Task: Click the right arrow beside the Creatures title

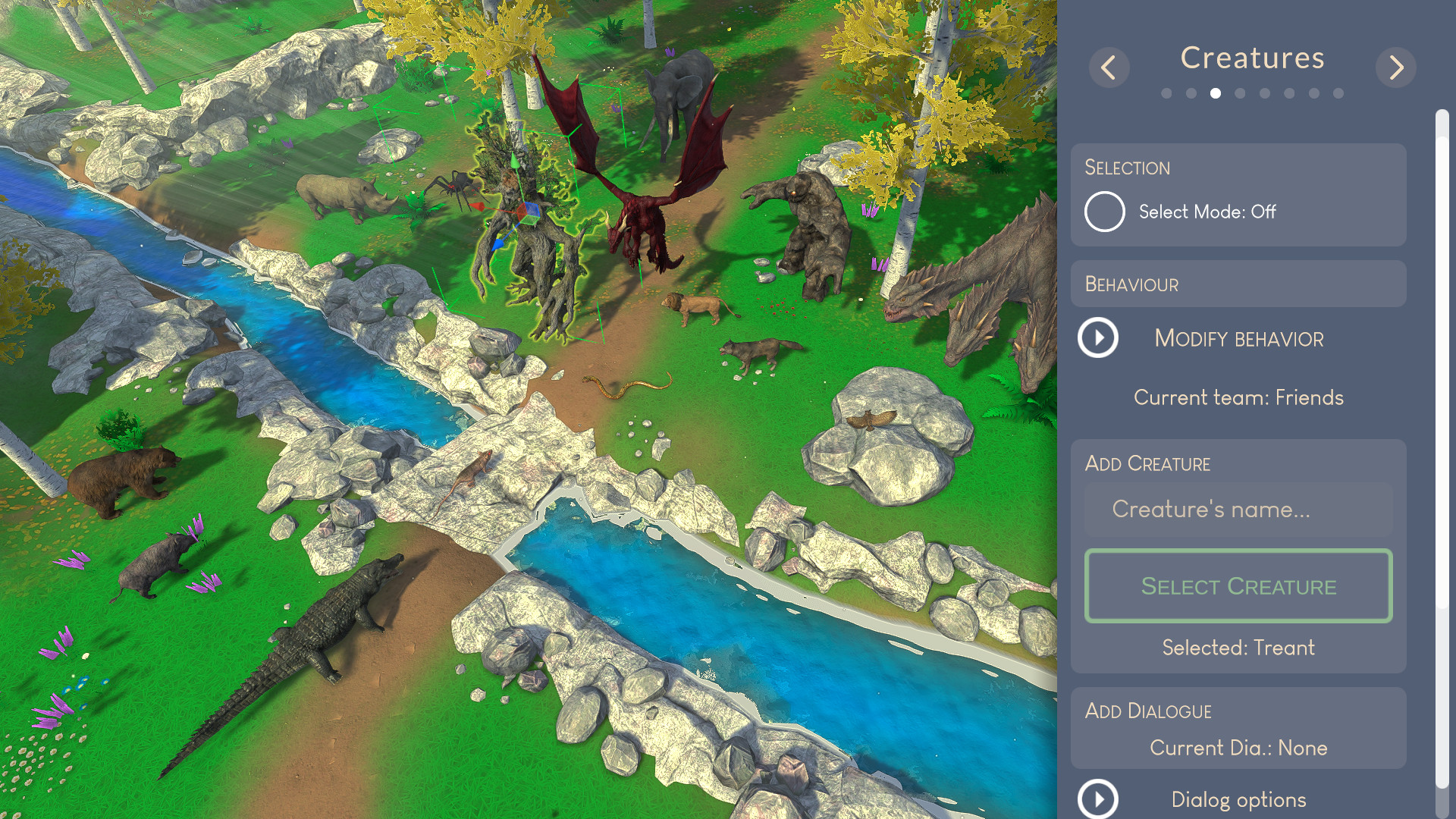Action: (1395, 67)
